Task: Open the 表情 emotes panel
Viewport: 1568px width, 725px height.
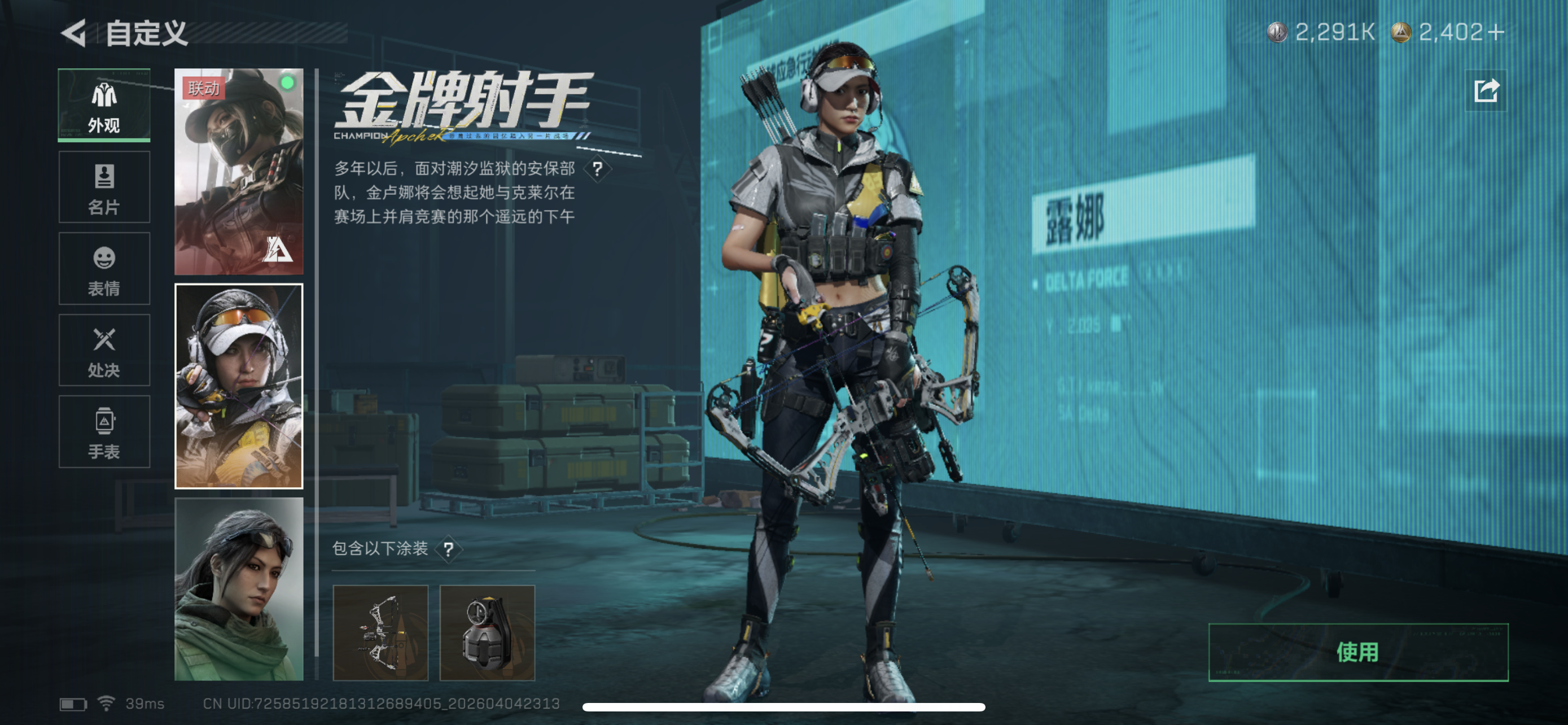Action: coord(104,268)
